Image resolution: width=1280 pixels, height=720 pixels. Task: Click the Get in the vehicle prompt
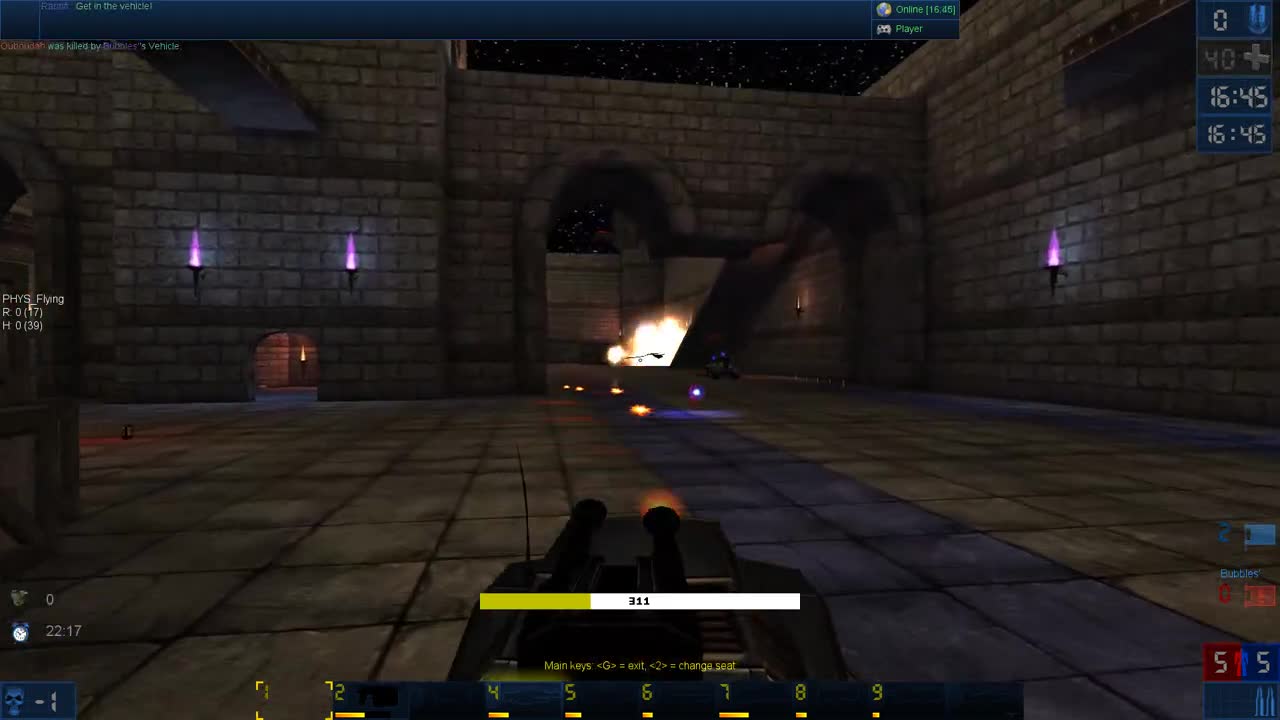(113, 6)
